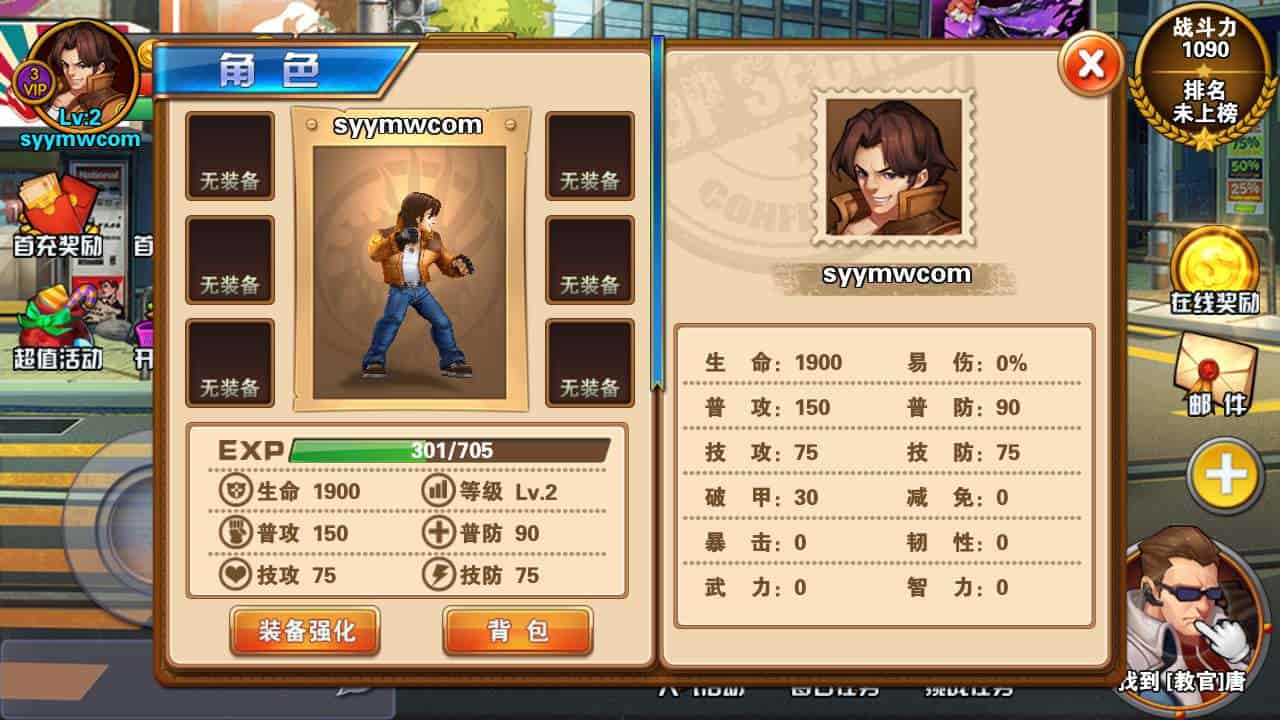Open the 背包 backpack

click(x=518, y=631)
